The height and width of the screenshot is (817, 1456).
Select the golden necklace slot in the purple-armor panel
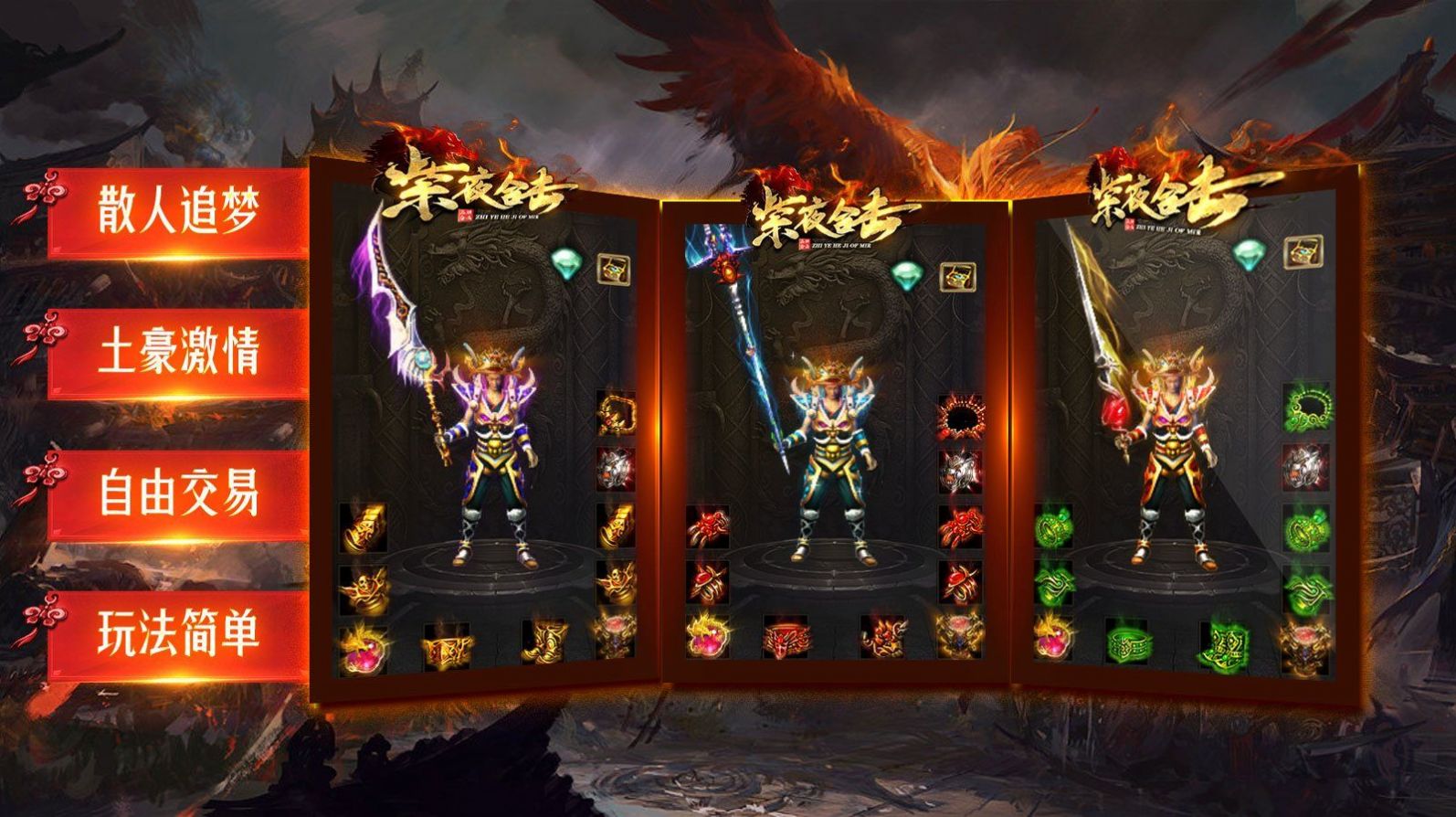pyautogui.click(x=616, y=413)
